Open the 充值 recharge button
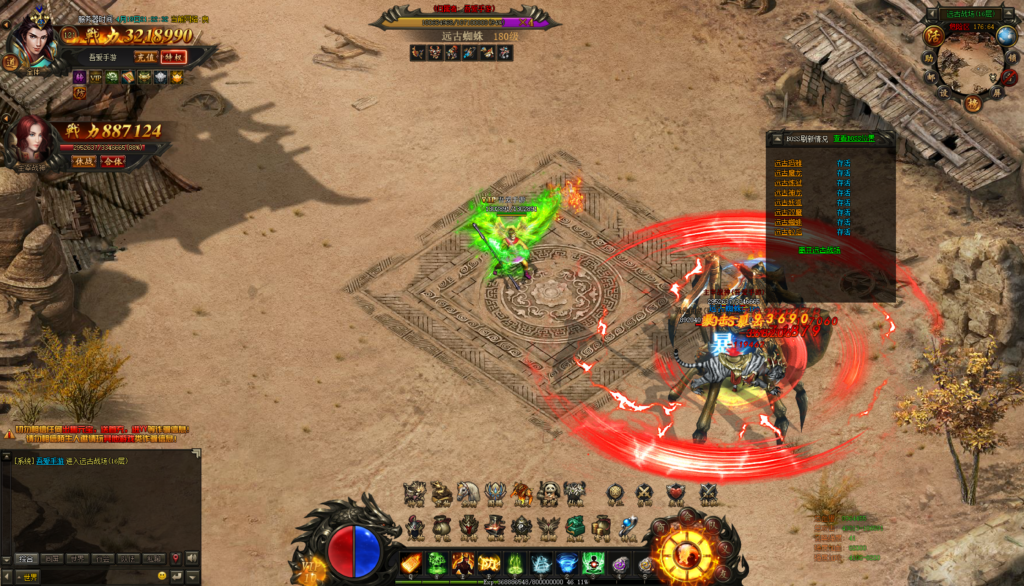 click(146, 57)
